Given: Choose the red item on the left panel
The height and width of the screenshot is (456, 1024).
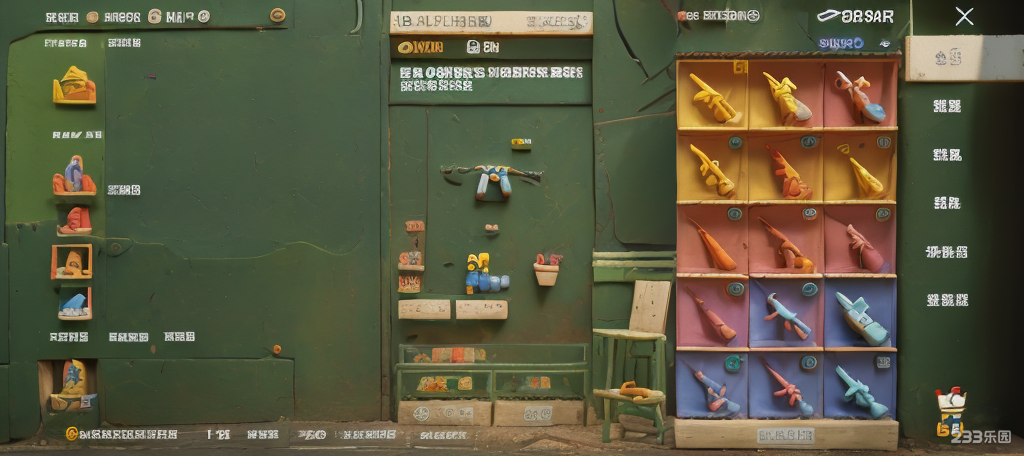Looking at the screenshot, I should 75,220.
